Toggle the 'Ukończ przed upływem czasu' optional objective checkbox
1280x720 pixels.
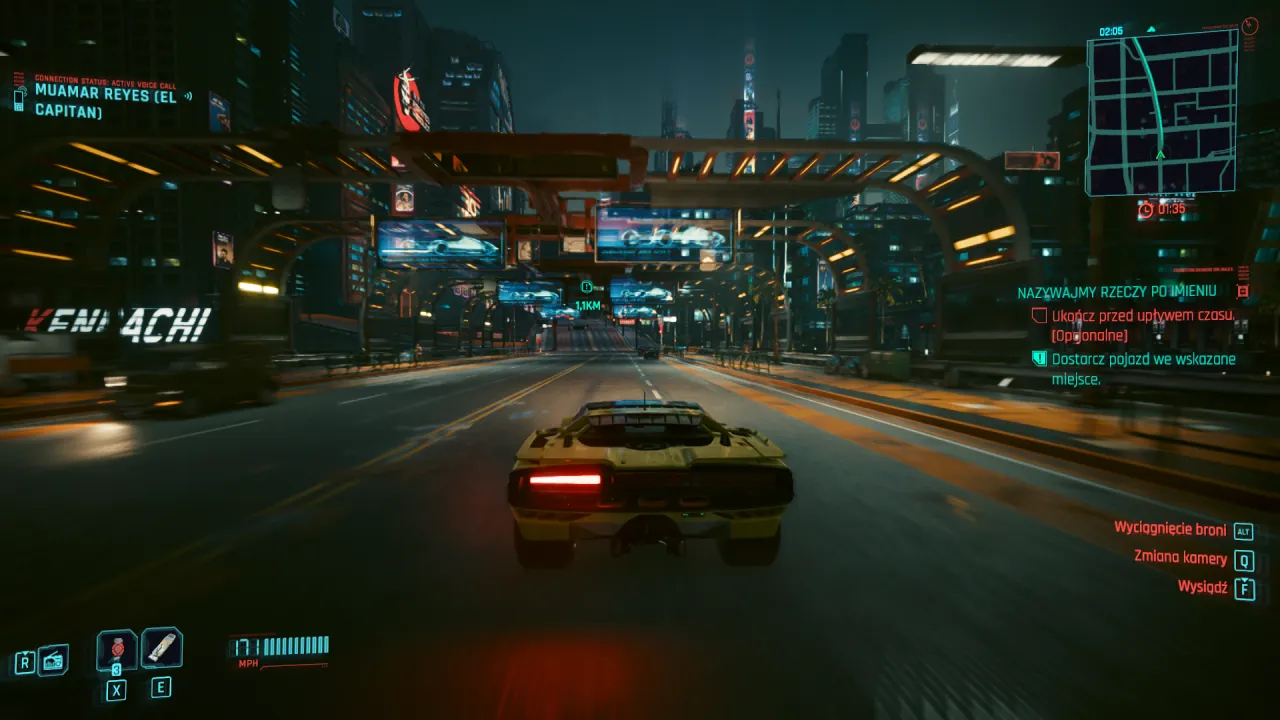point(1039,314)
